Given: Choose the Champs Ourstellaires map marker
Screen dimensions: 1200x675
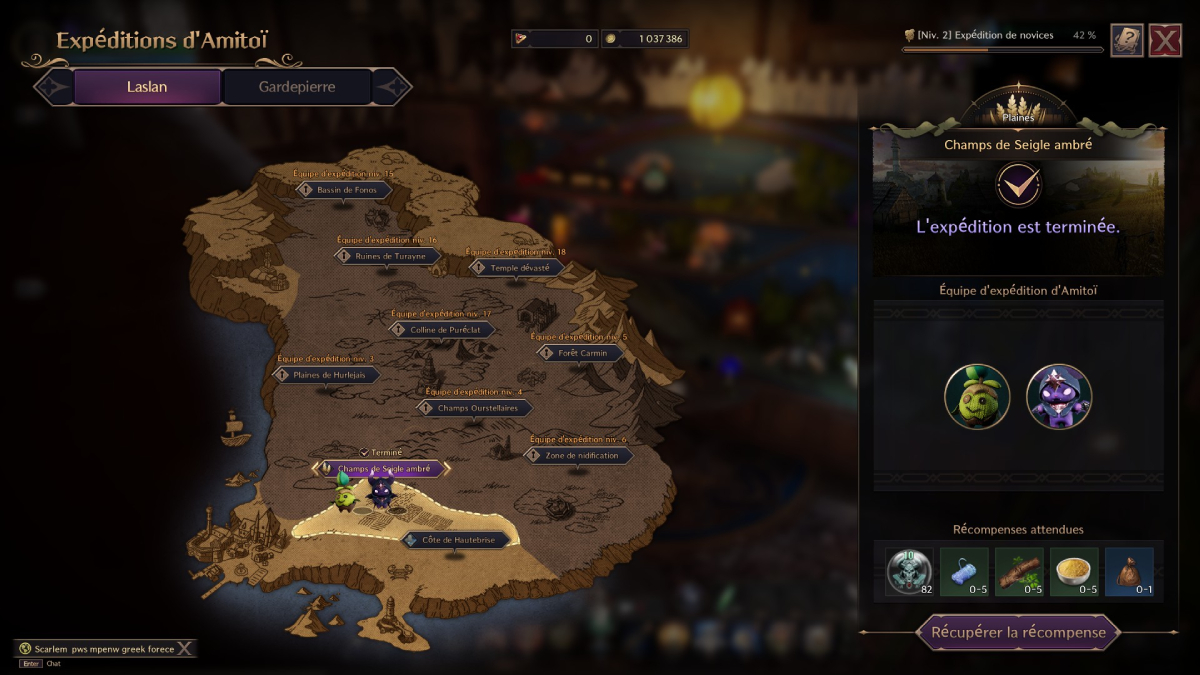Looking at the screenshot, I should pyautogui.click(x=474, y=408).
